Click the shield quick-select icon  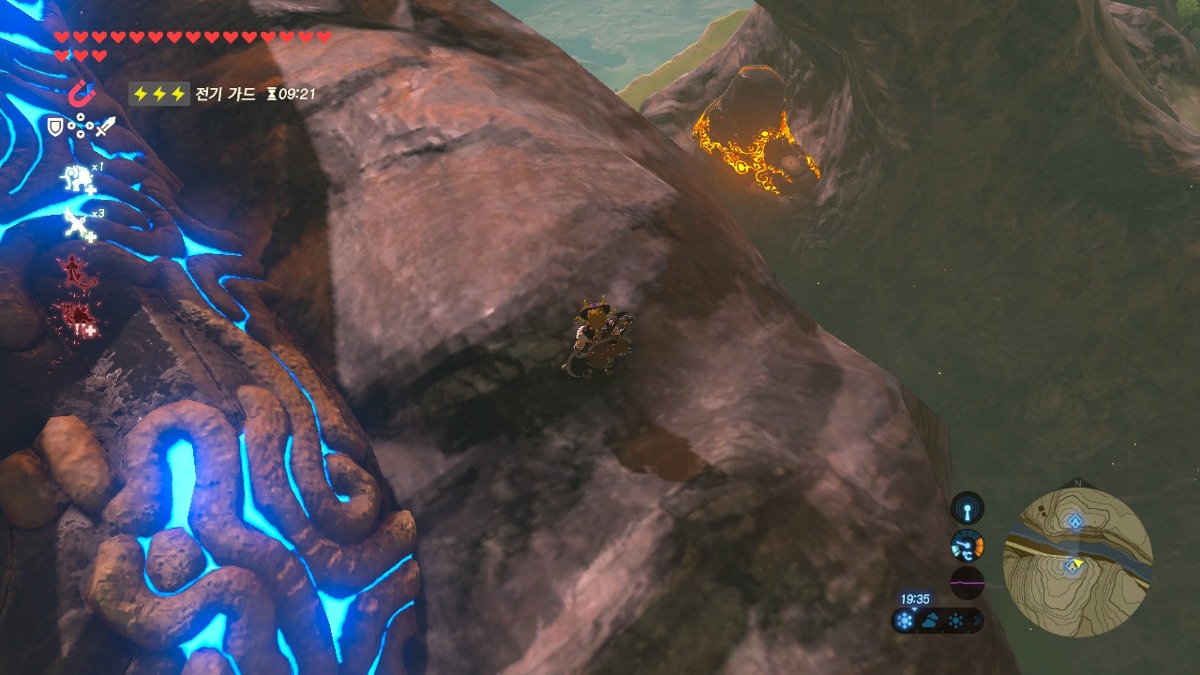click(x=56, y=127)
